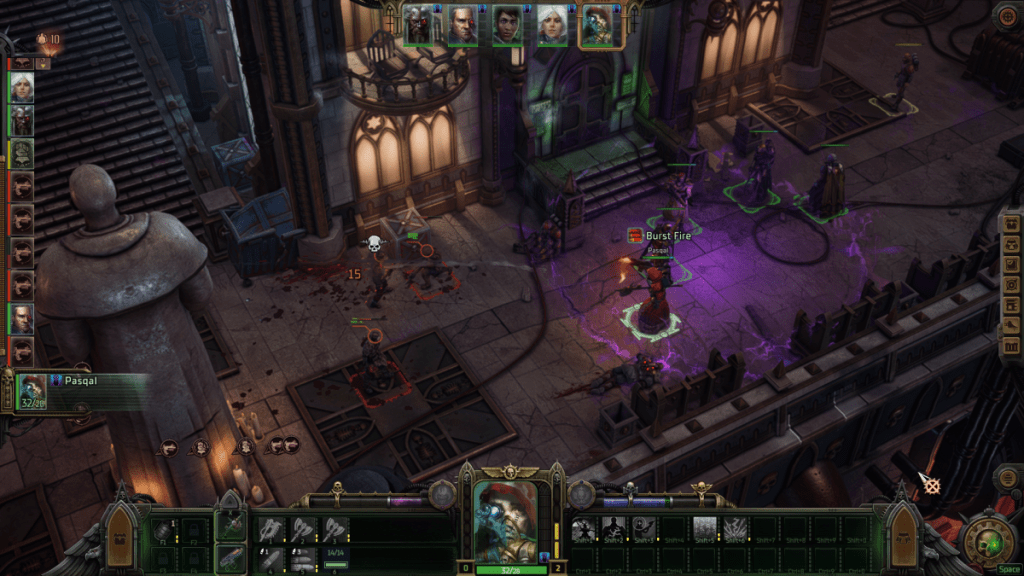Use the first axe attack ability
1024x576 pixels.
tap(273, 530)
